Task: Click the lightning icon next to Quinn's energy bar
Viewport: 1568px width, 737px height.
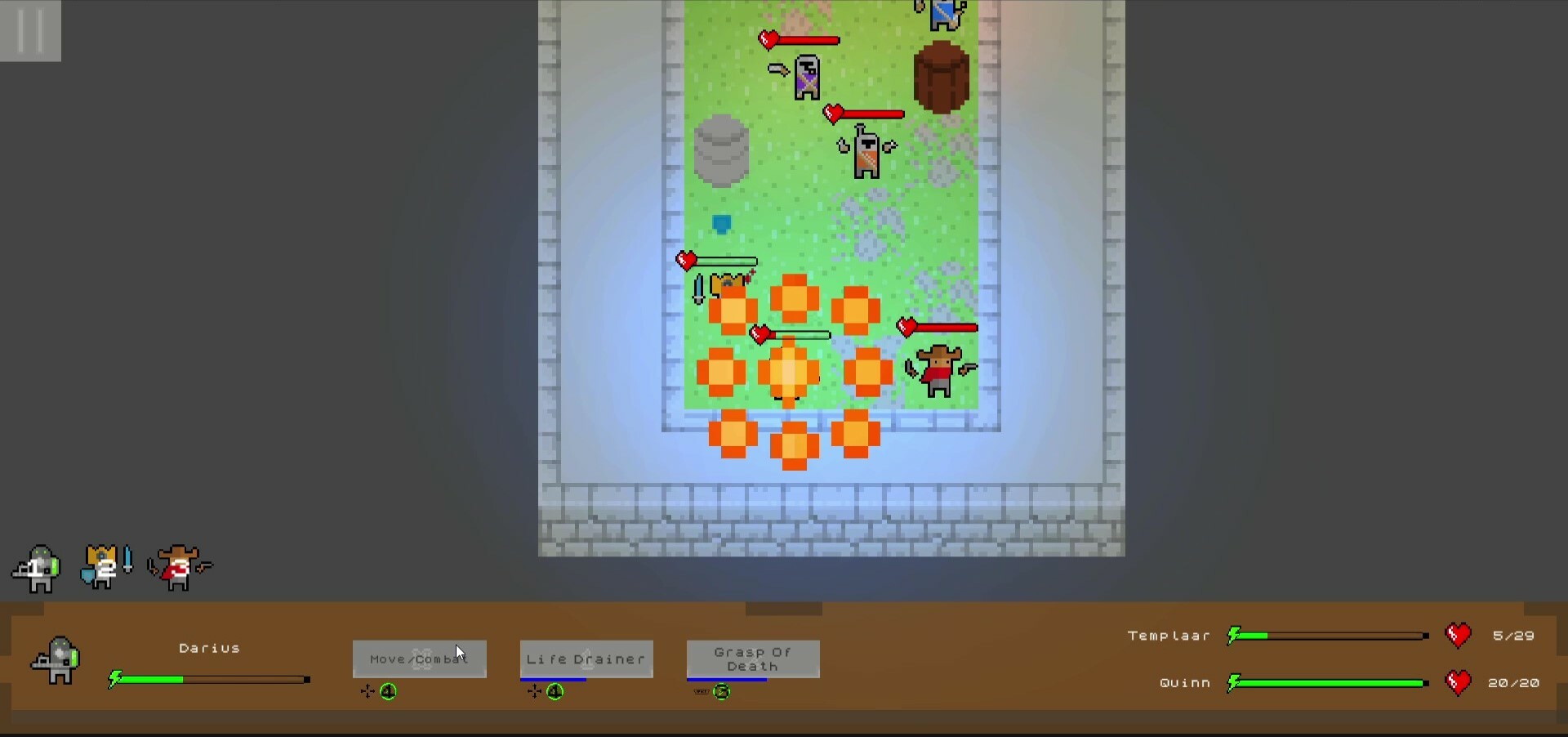Action: (x=1233, y=683)
